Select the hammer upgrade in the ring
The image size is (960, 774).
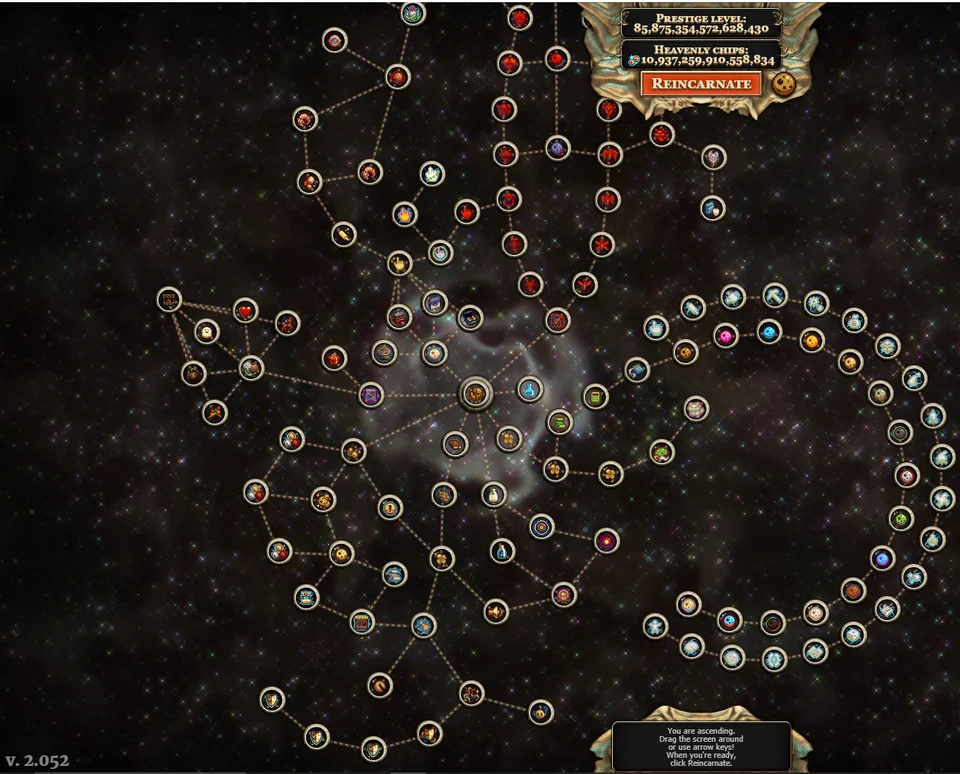click(x=775, y=295)
